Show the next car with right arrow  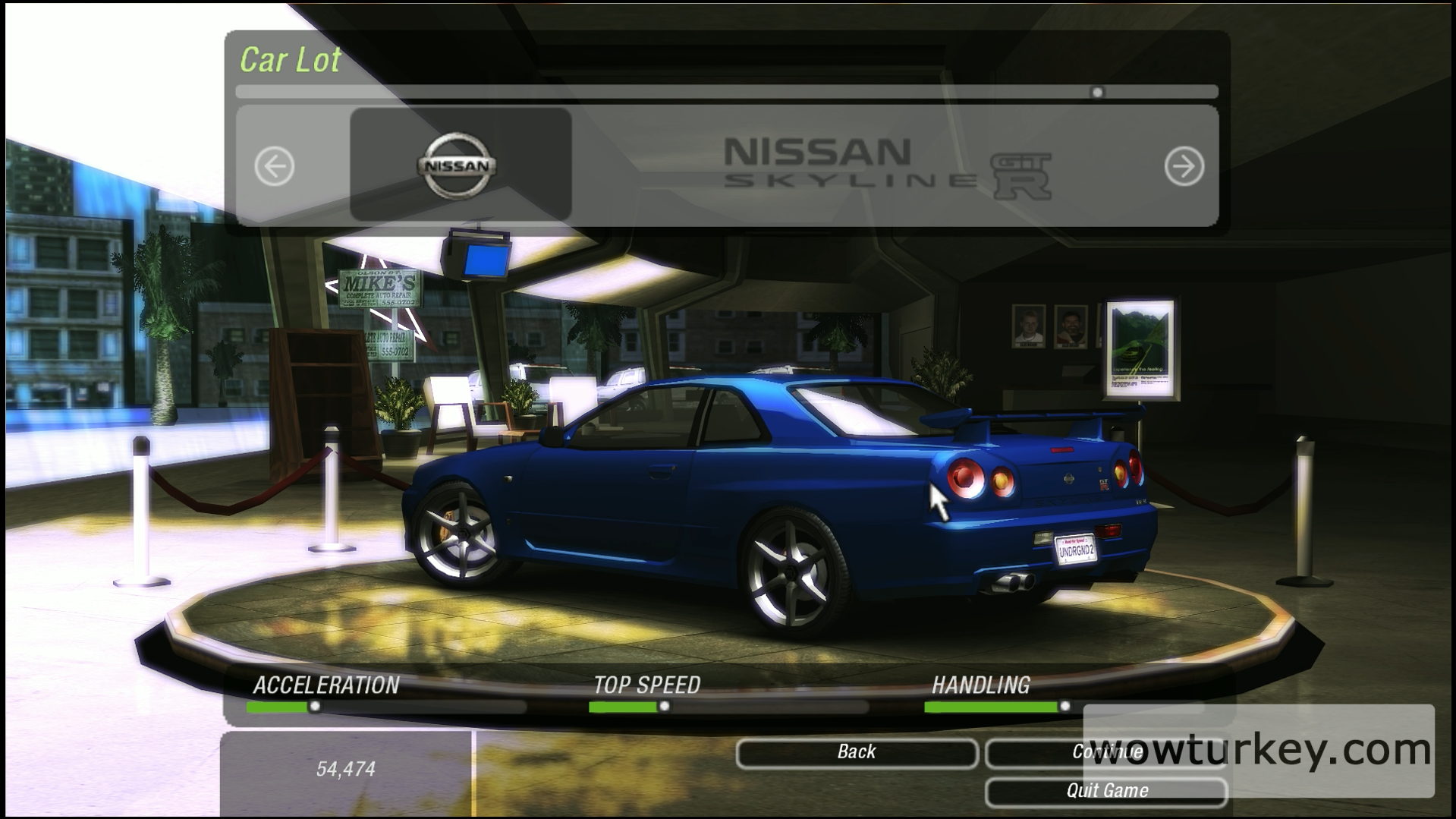[x=1184, y=166]
